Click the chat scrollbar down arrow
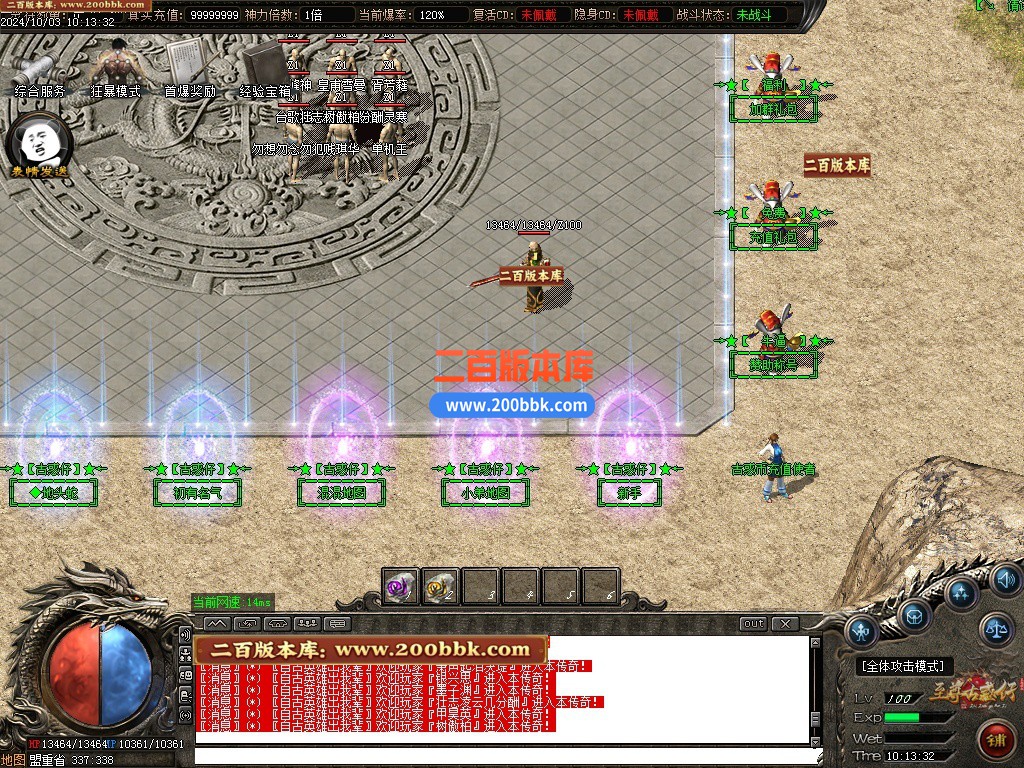 click(815, 738)
